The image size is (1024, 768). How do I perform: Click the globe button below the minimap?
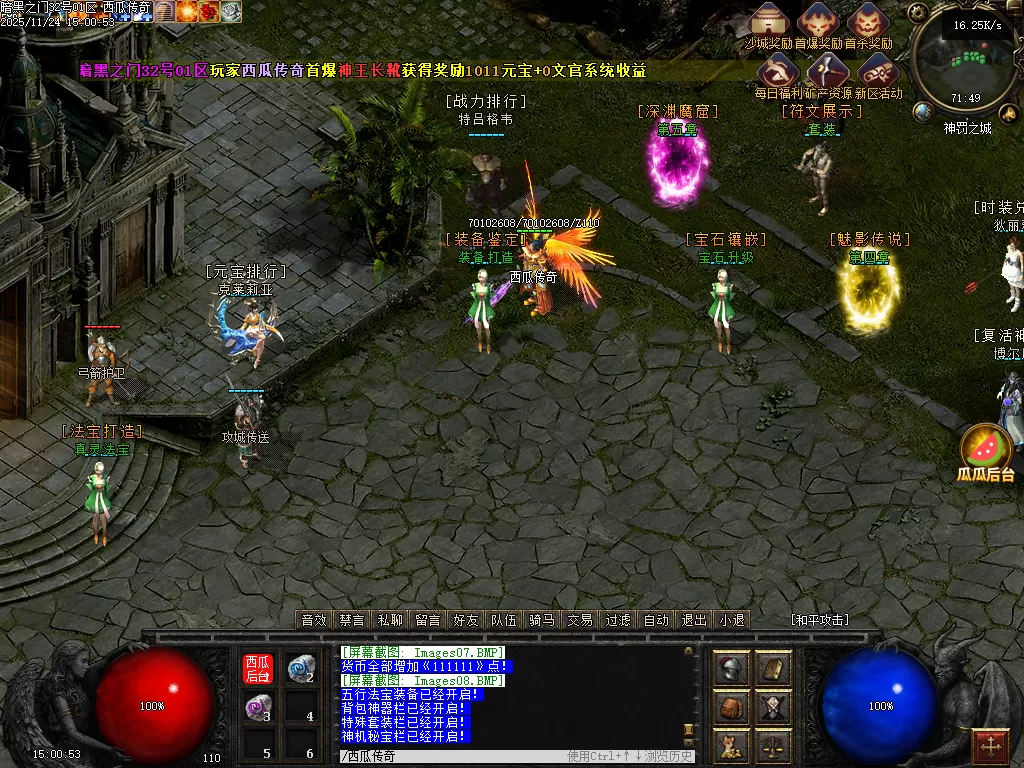(924, 109)
